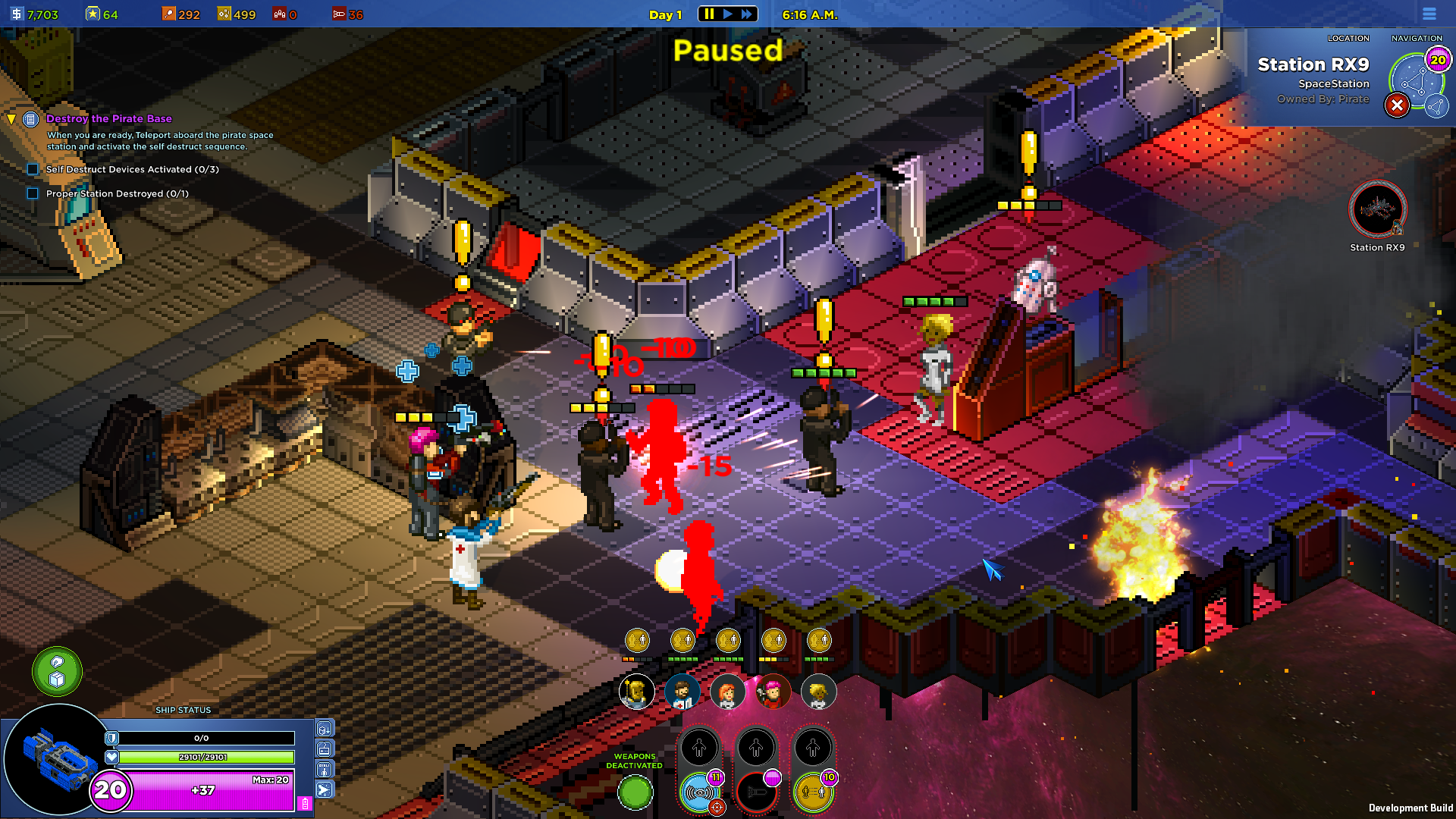The image size is (1456, 819).
Task: Choose the orange-haired crew member portrait
Action: click(x=728, y=692)
